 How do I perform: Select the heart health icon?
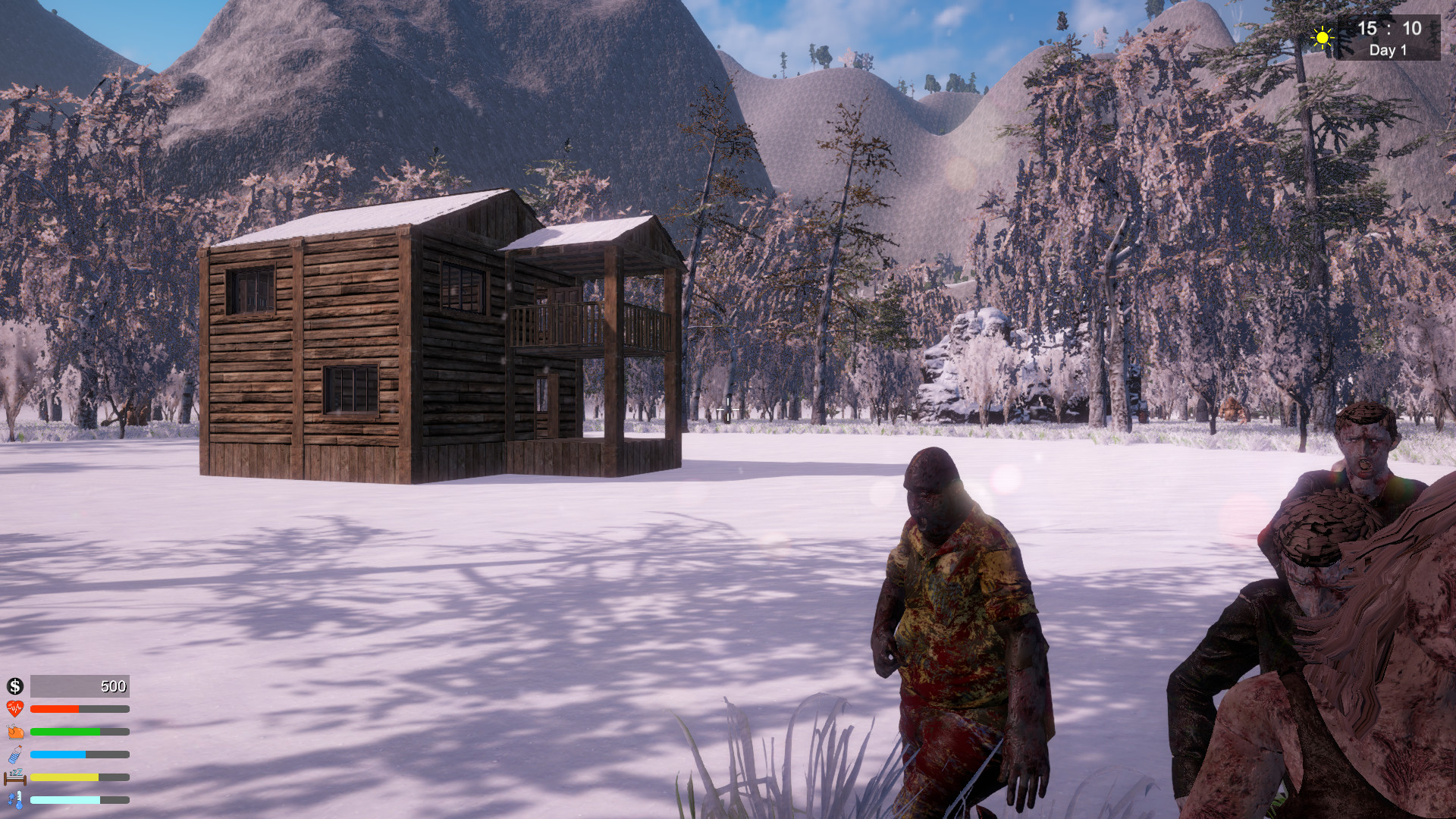coord(14,708)
